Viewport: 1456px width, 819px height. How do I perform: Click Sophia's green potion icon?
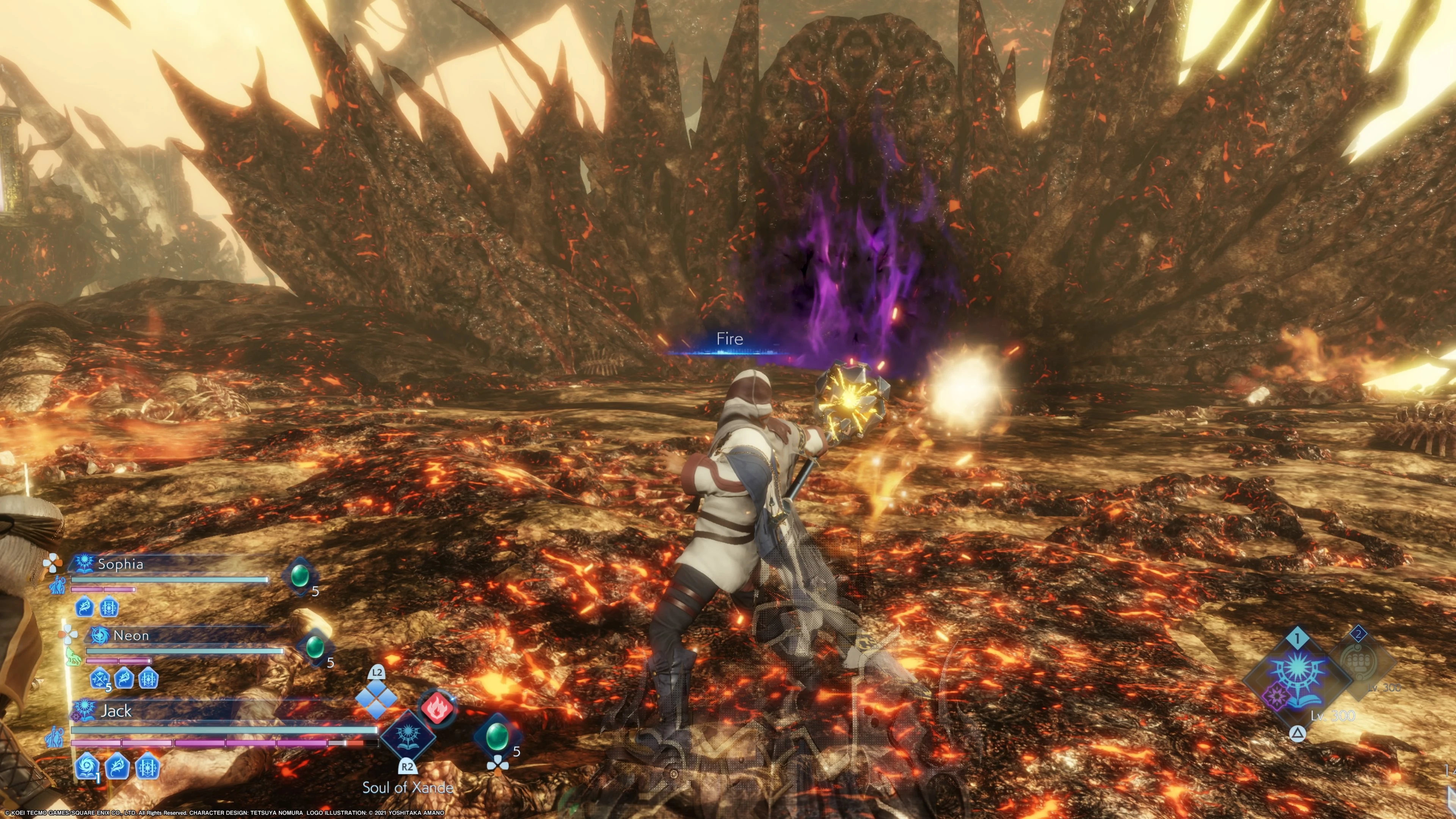tap(300, 576)
